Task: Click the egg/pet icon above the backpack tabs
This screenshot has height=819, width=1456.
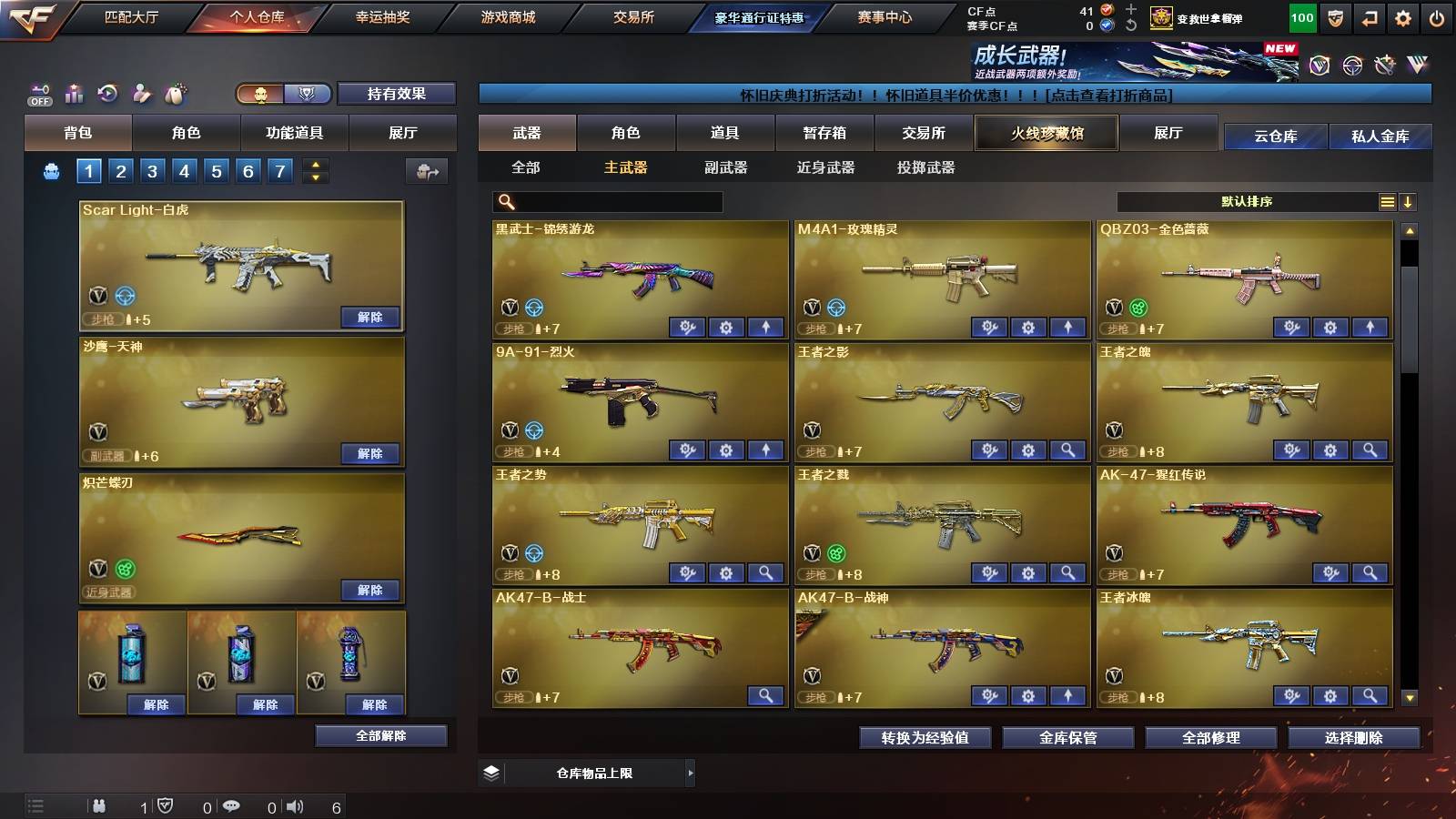Action: click(x=176, y=93)
